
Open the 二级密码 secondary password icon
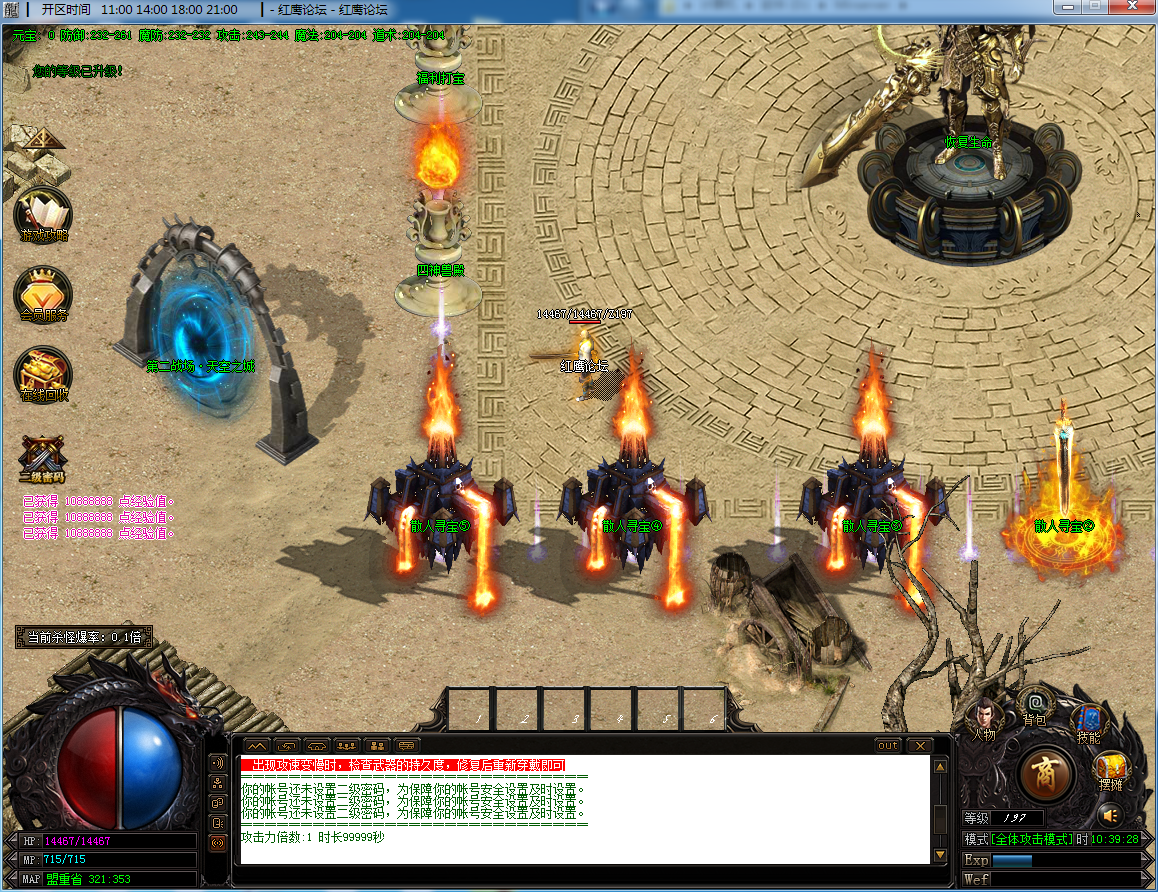(43, 458)
